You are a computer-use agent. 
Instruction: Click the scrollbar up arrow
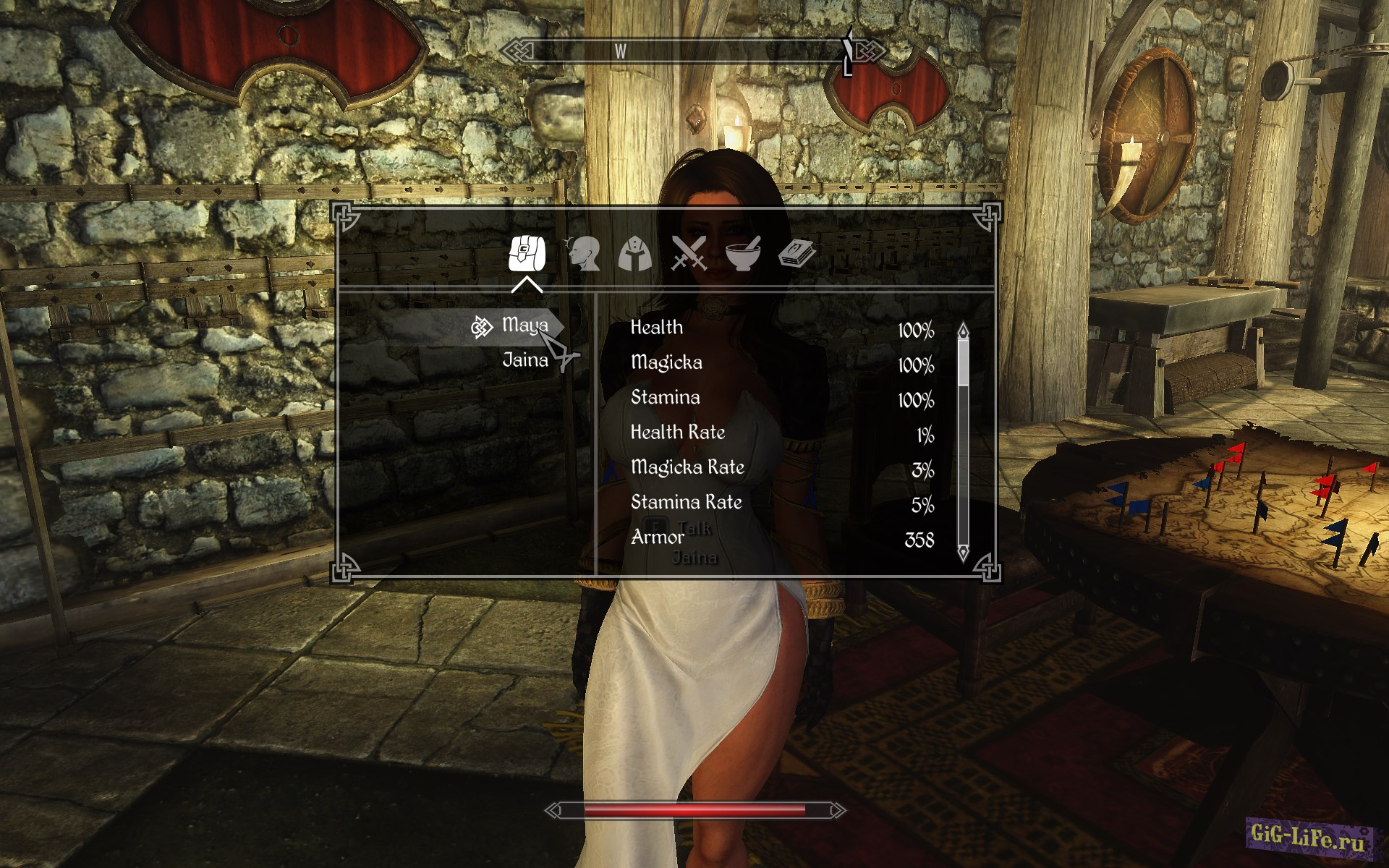[963, 331]
